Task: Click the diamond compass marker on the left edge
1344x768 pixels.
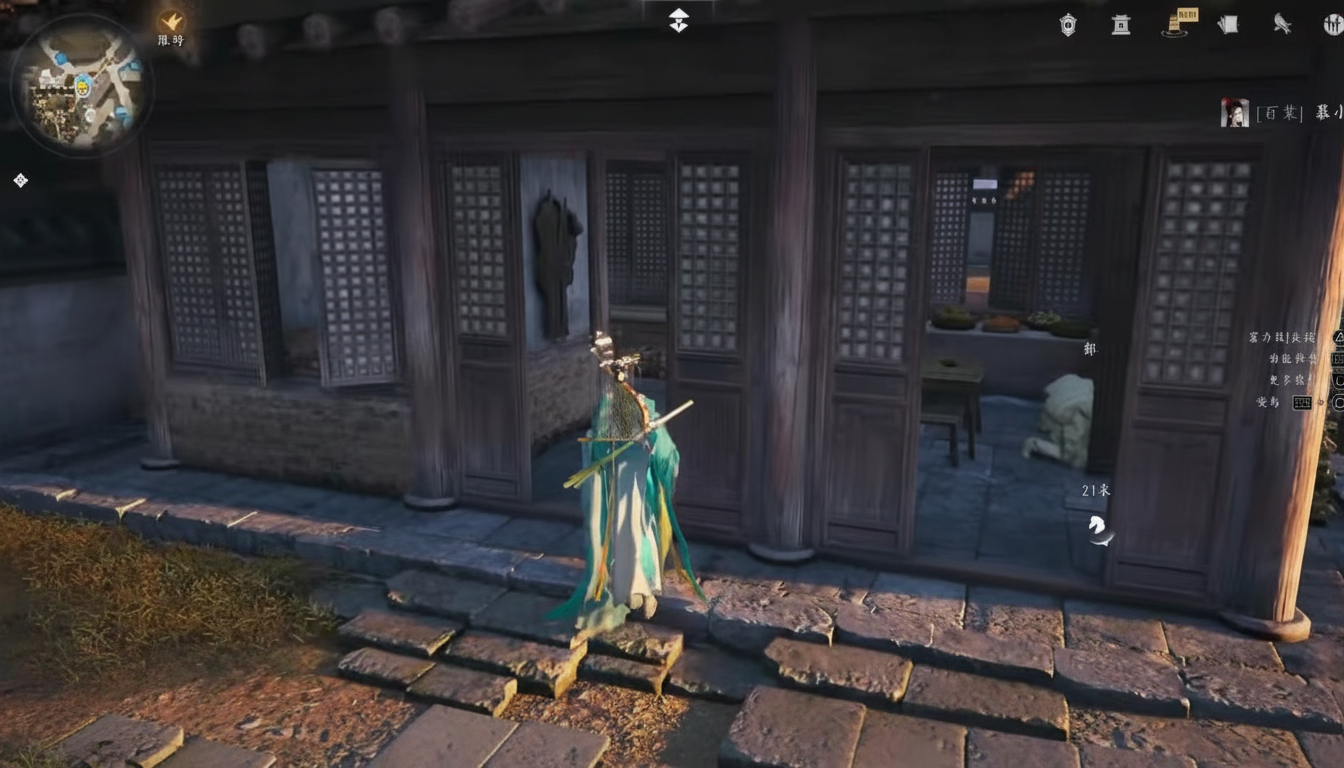Action: [18, 181]
